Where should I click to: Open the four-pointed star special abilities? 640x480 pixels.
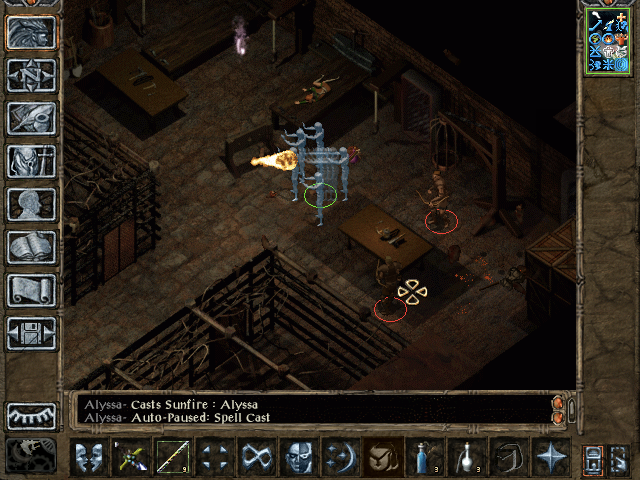(x=550, y=457)
